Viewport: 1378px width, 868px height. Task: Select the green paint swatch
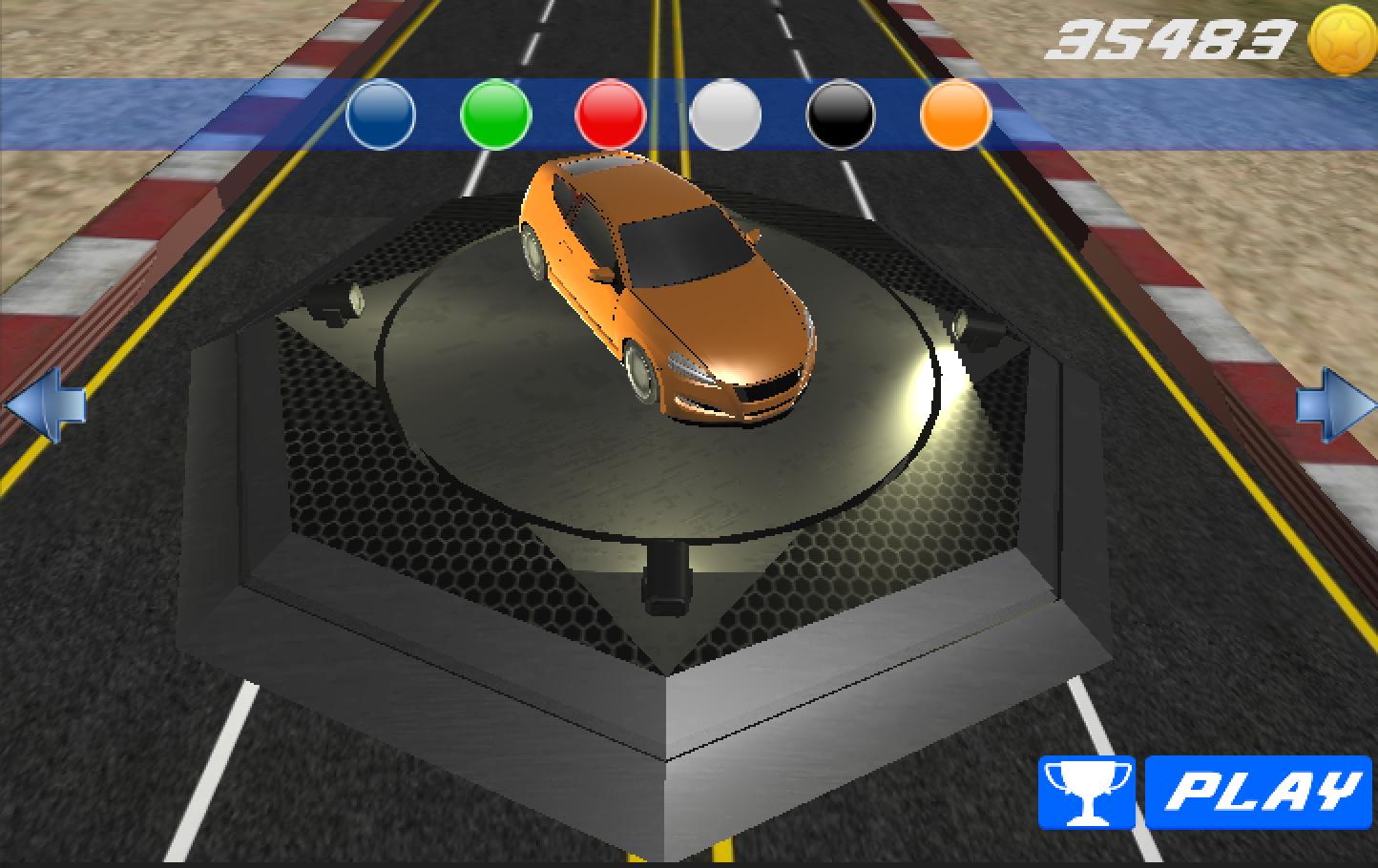(x=495, y=114)
